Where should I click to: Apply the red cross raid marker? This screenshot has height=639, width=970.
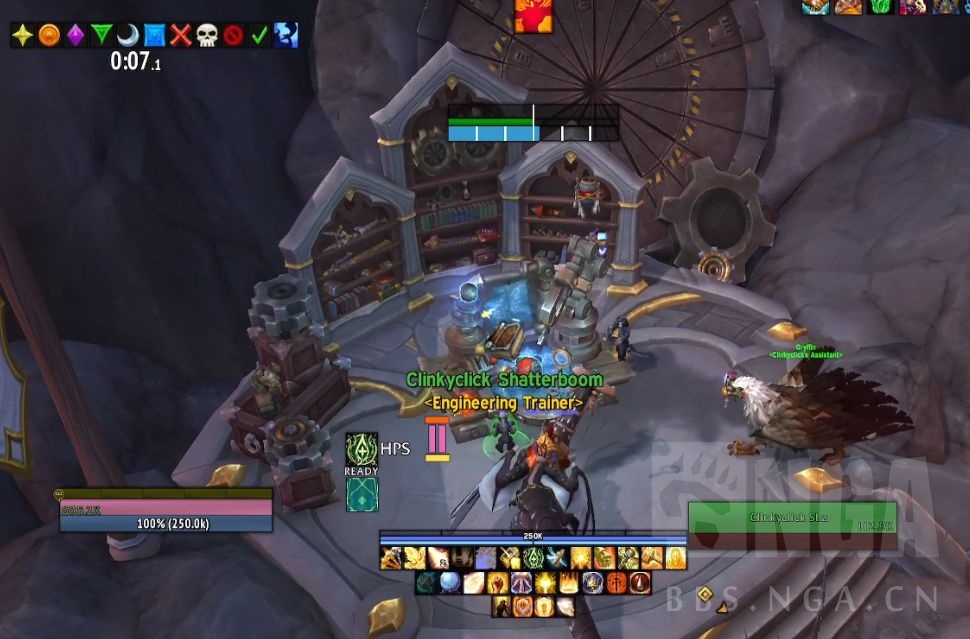[180, 36]
